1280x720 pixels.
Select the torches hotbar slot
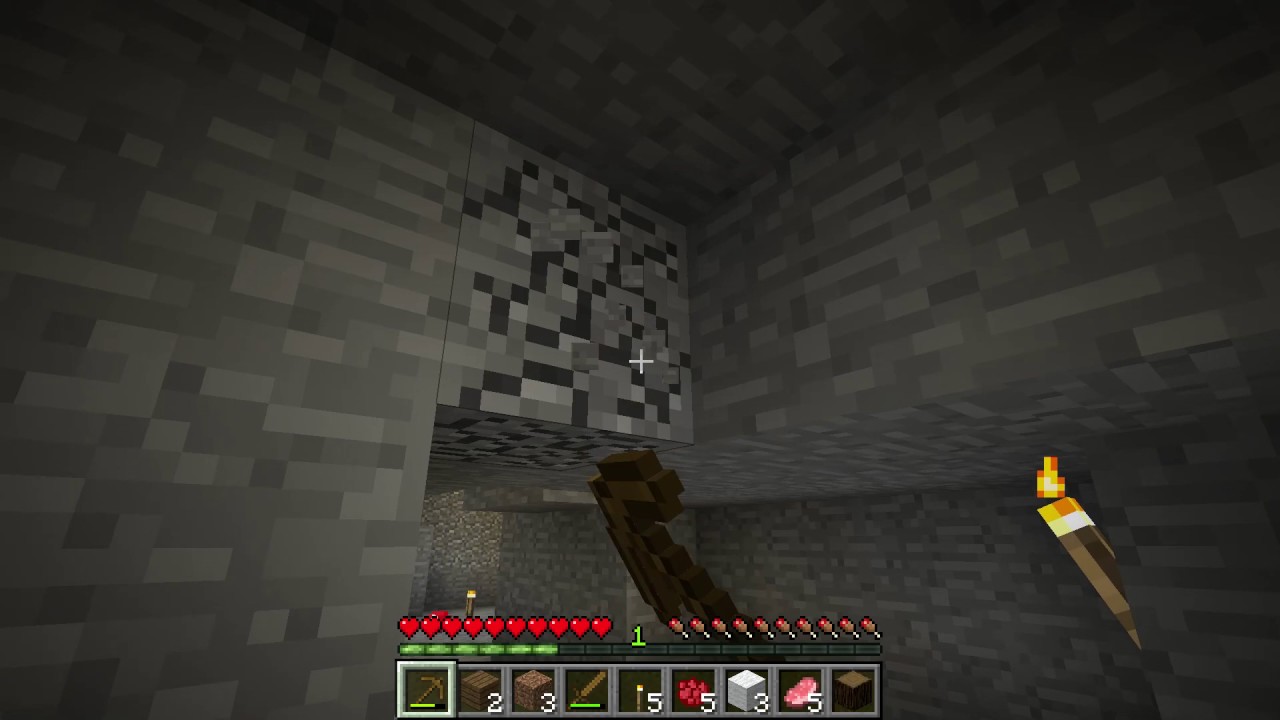pos(641,688)
